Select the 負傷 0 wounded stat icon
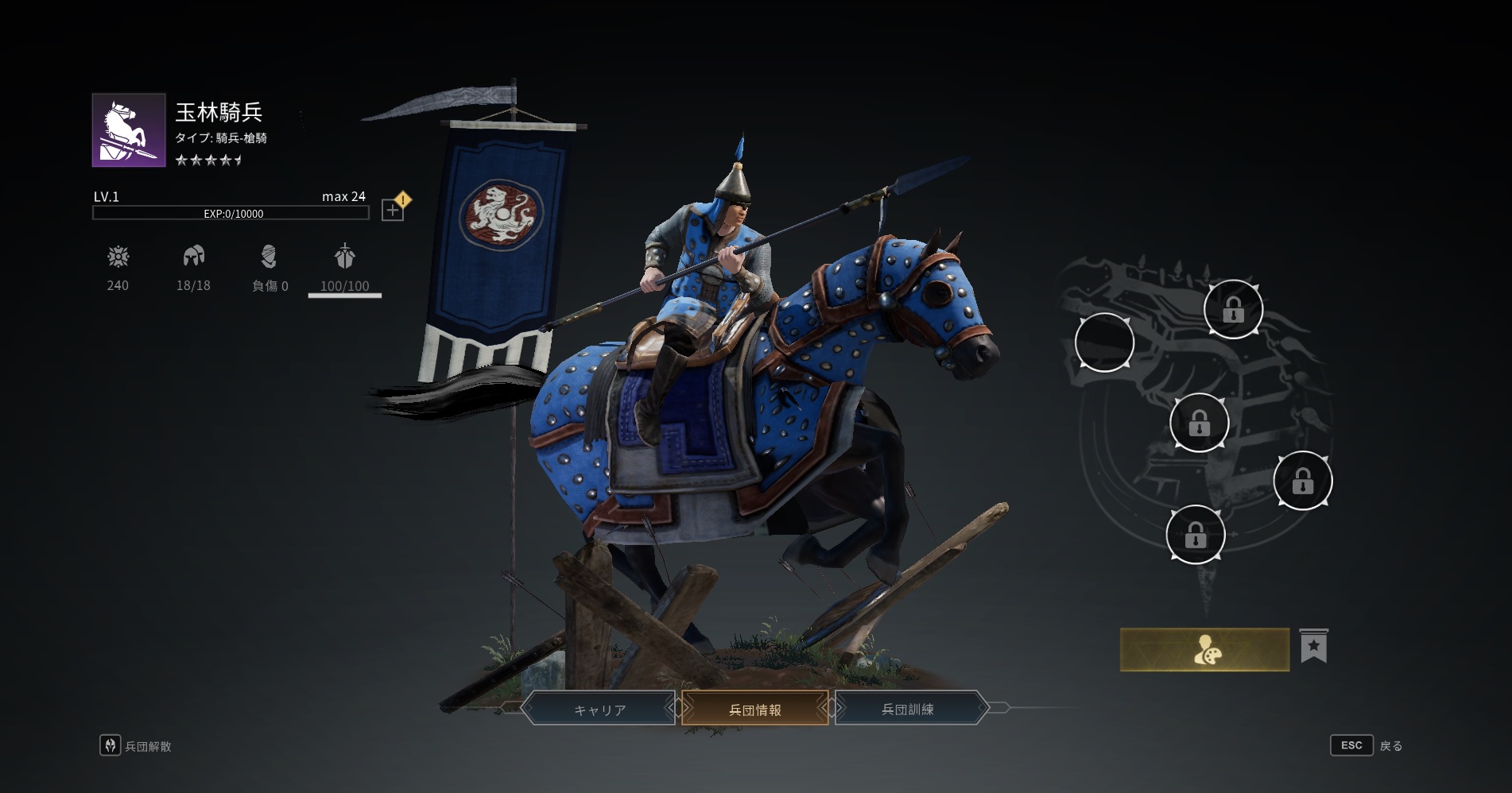 (x=269, y=269)
